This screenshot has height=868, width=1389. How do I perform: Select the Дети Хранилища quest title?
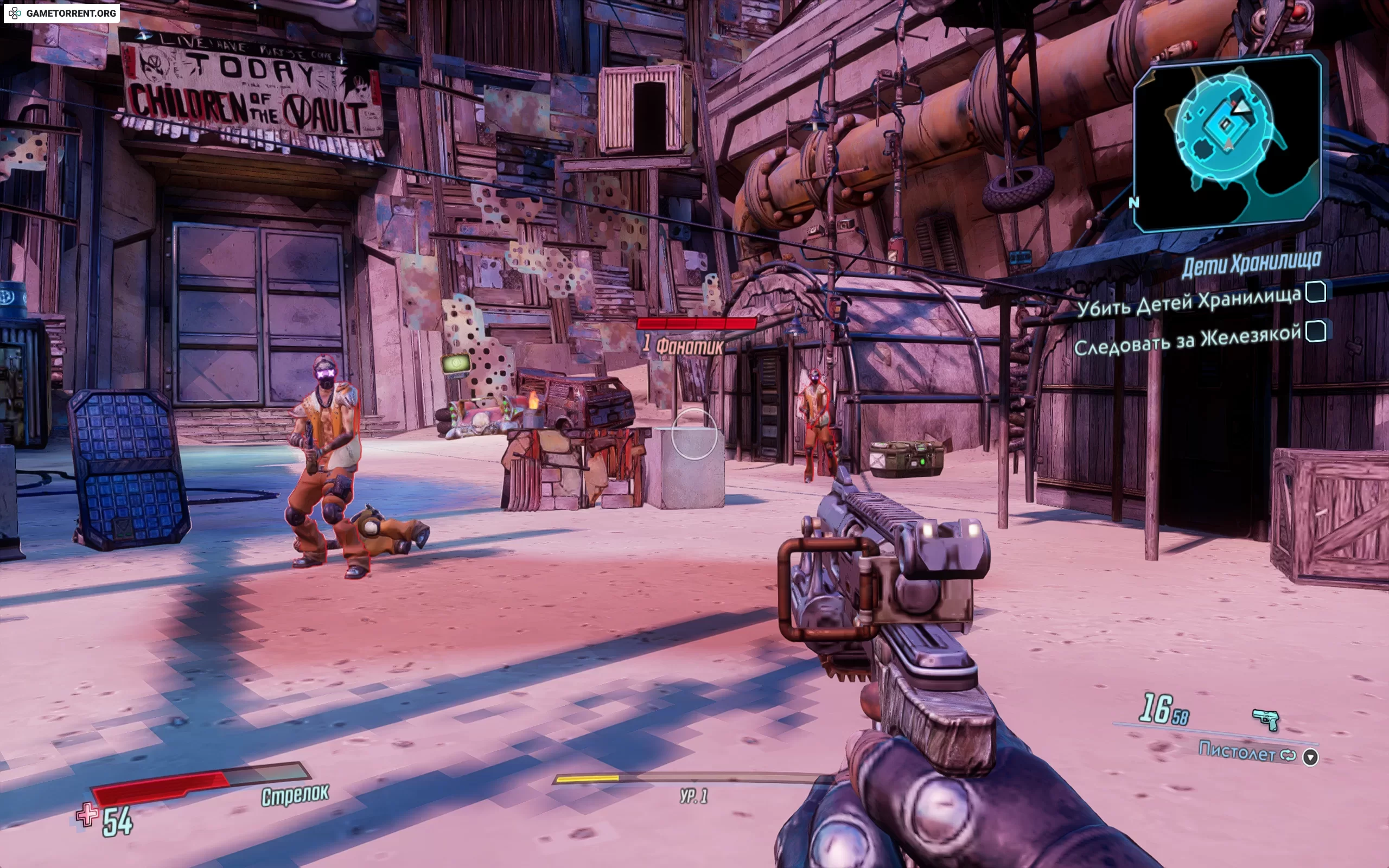click(x=1251, y=265)
